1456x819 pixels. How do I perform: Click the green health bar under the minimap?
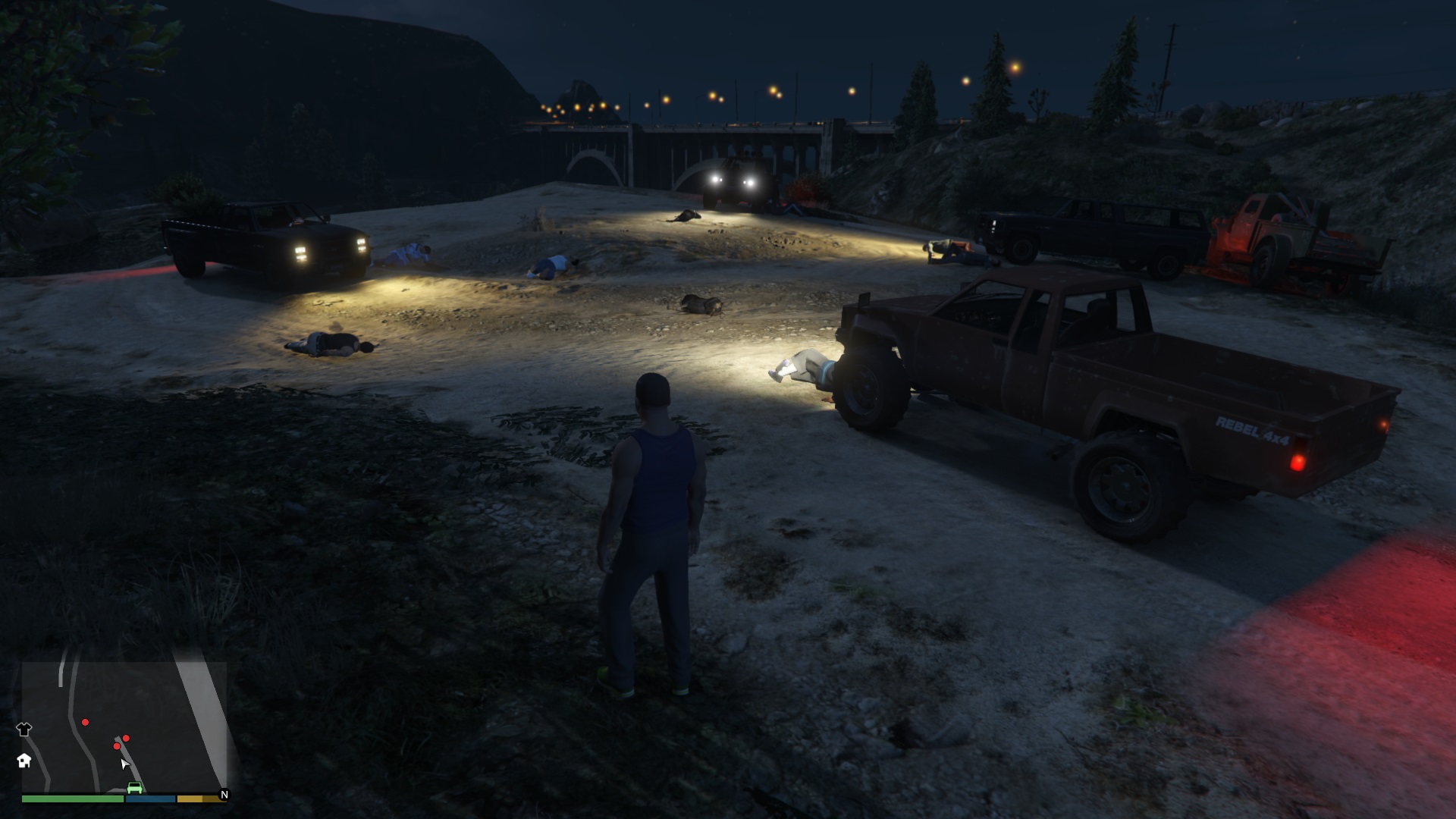[73, 799]
